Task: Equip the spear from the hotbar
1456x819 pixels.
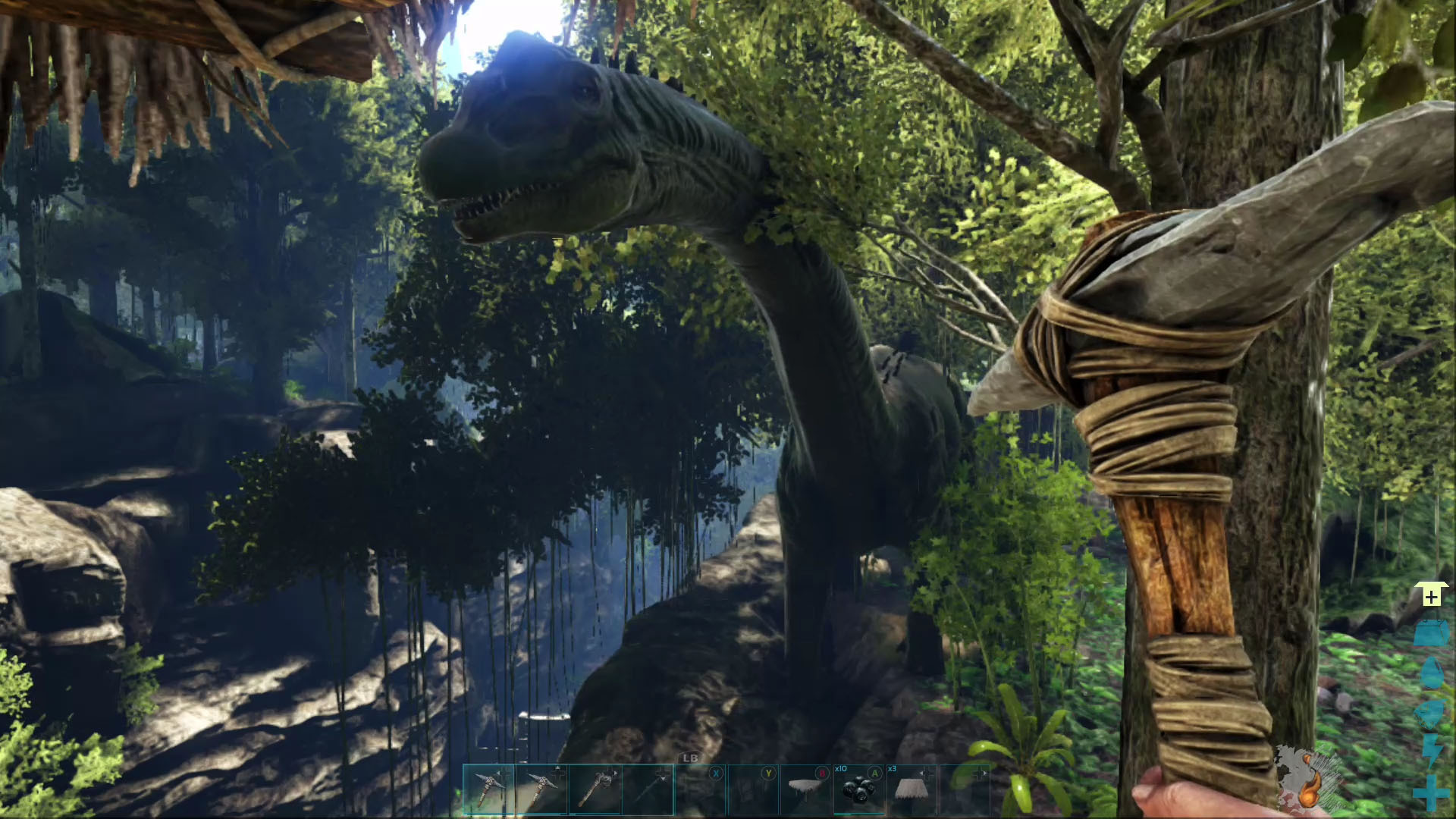Action: tap(647, 789)
